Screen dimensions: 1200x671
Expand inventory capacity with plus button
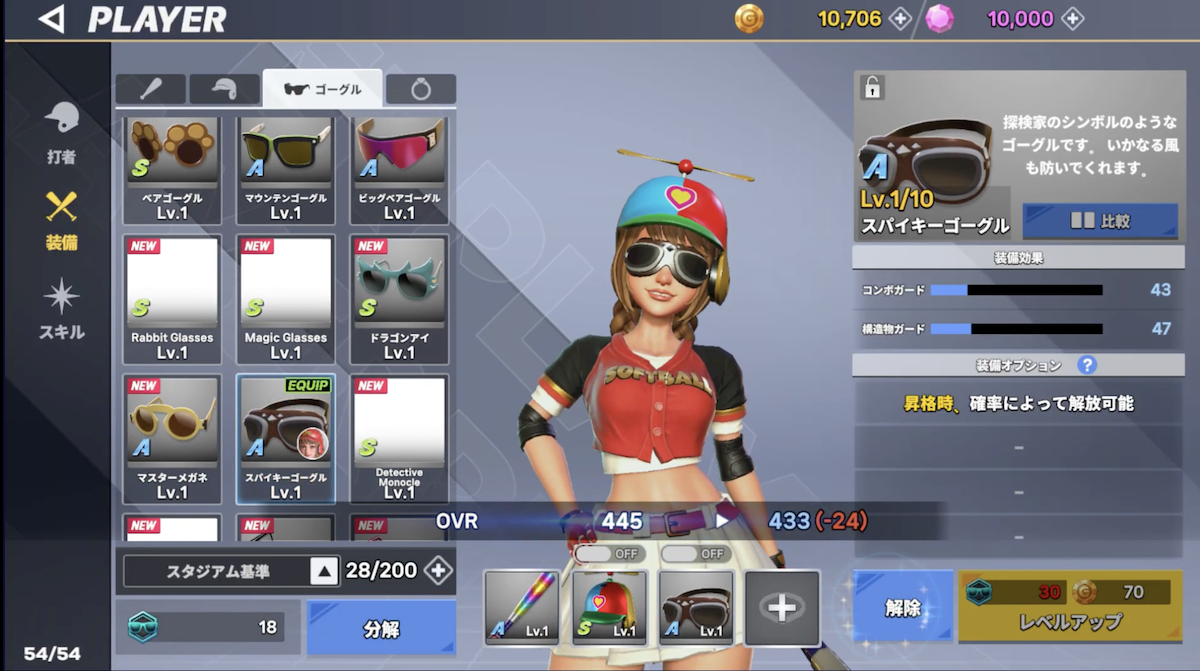[438, 571]
